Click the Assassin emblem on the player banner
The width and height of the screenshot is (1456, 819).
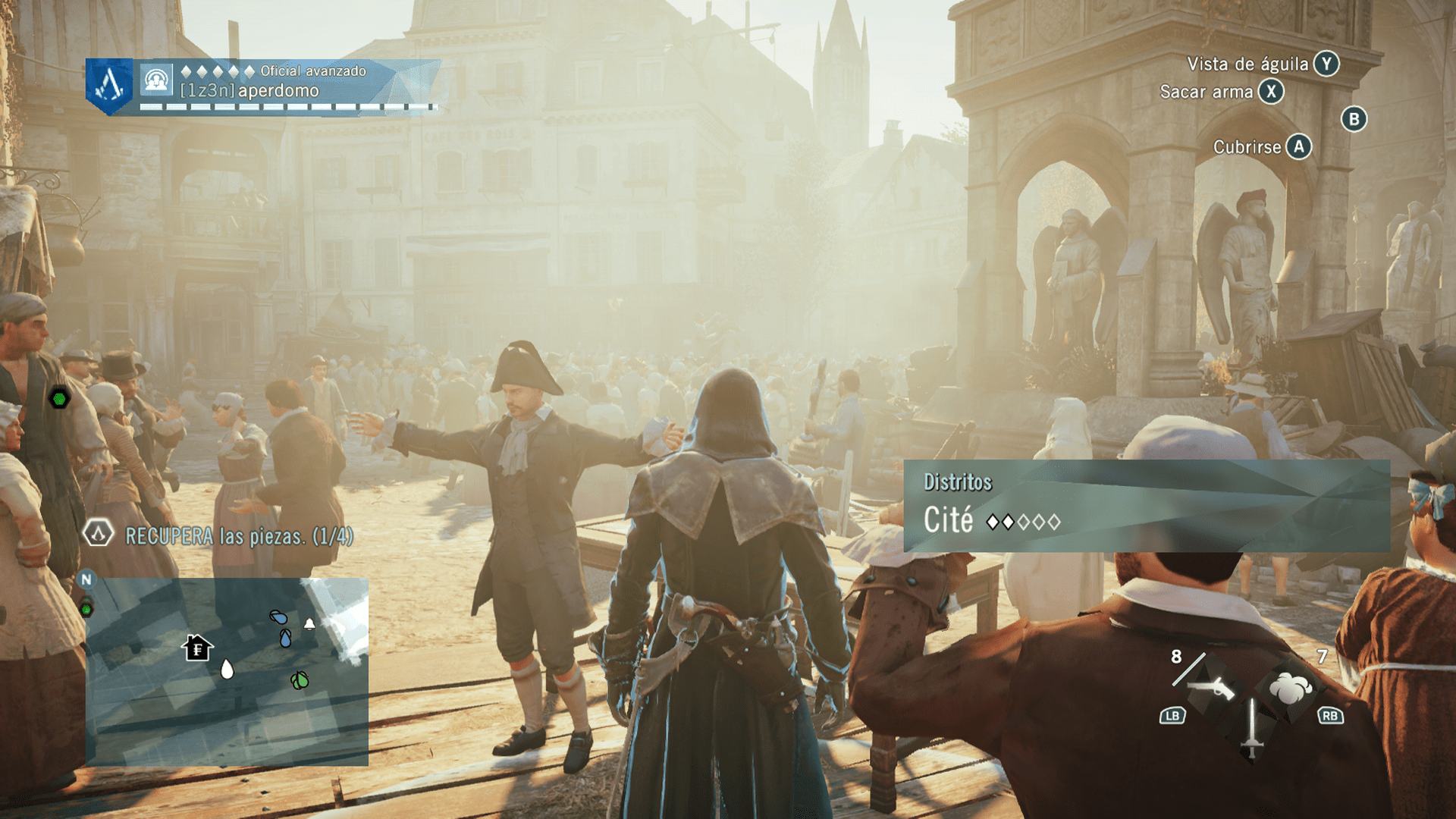coord(109,86)
